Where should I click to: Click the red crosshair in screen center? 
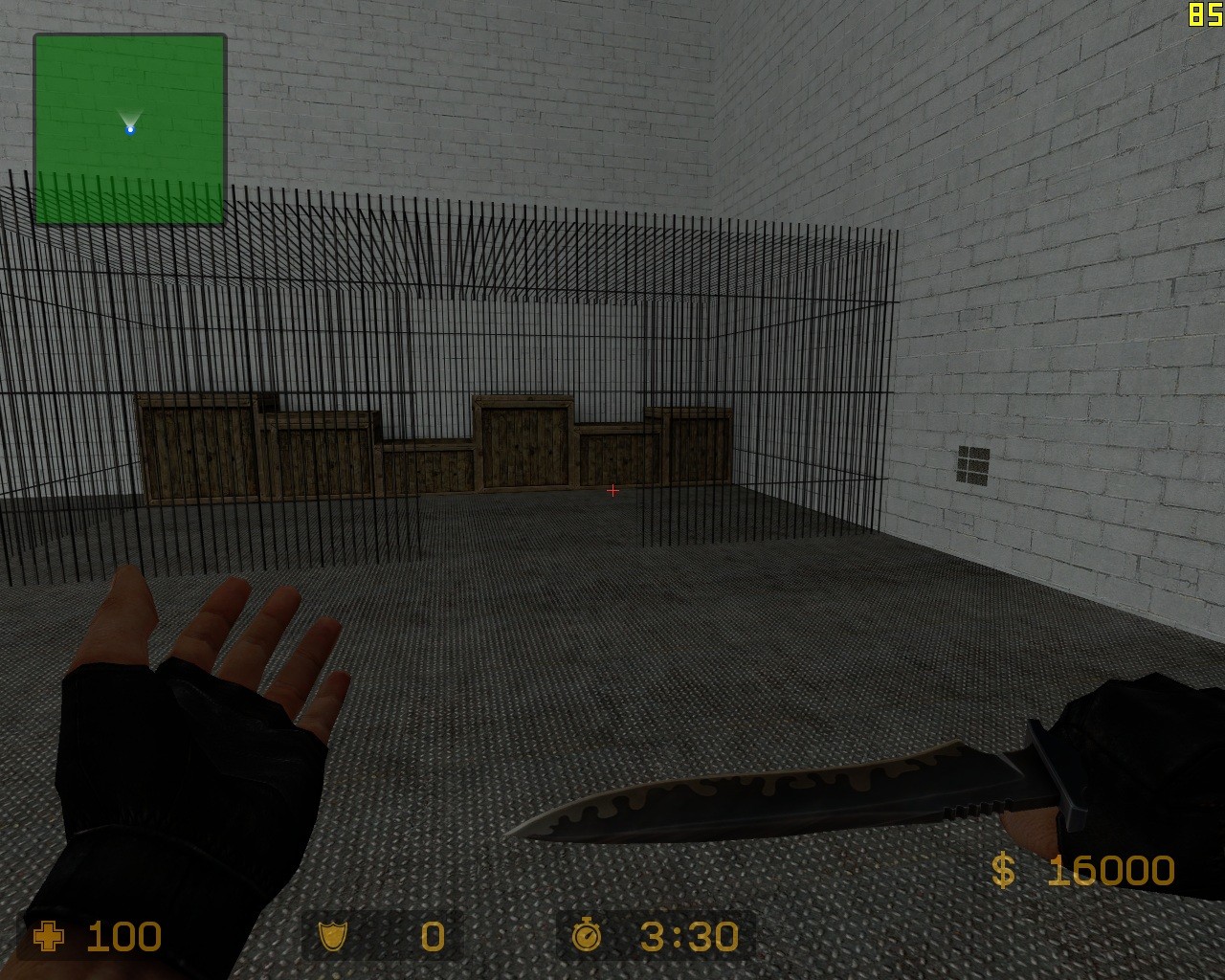tap(612, 490)
